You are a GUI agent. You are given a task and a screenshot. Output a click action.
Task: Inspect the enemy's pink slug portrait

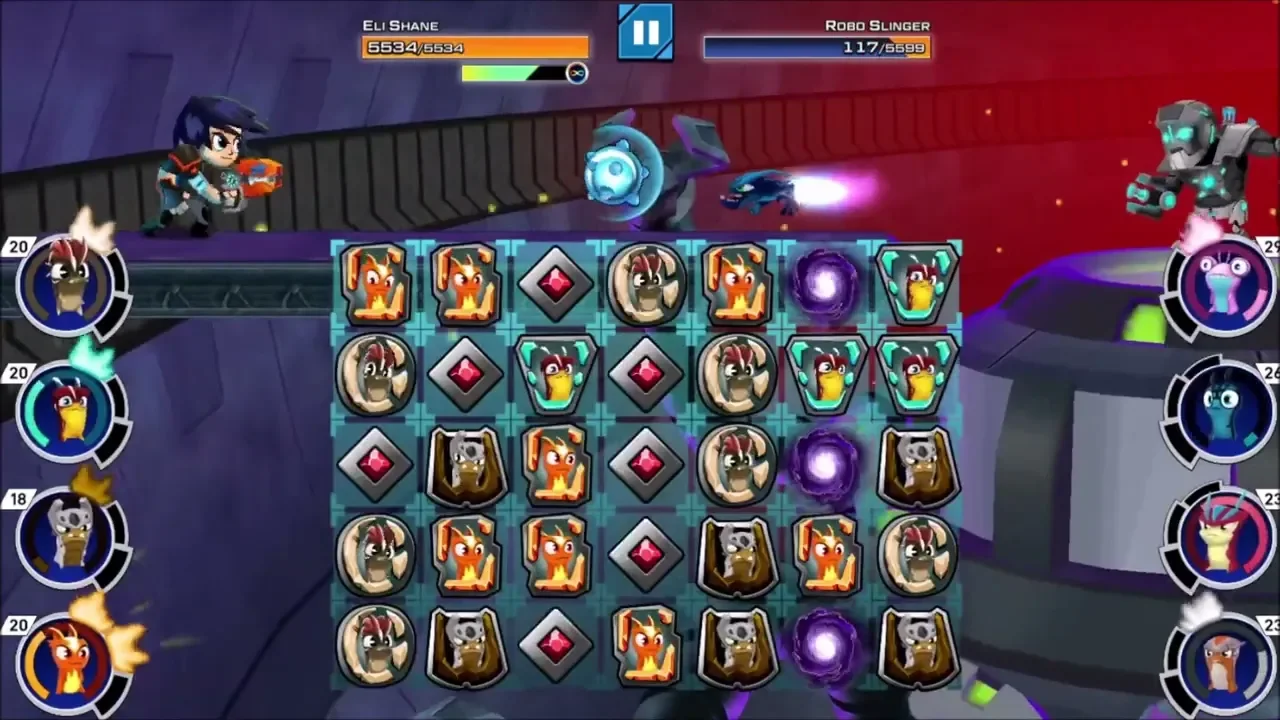pos(1222,285)
